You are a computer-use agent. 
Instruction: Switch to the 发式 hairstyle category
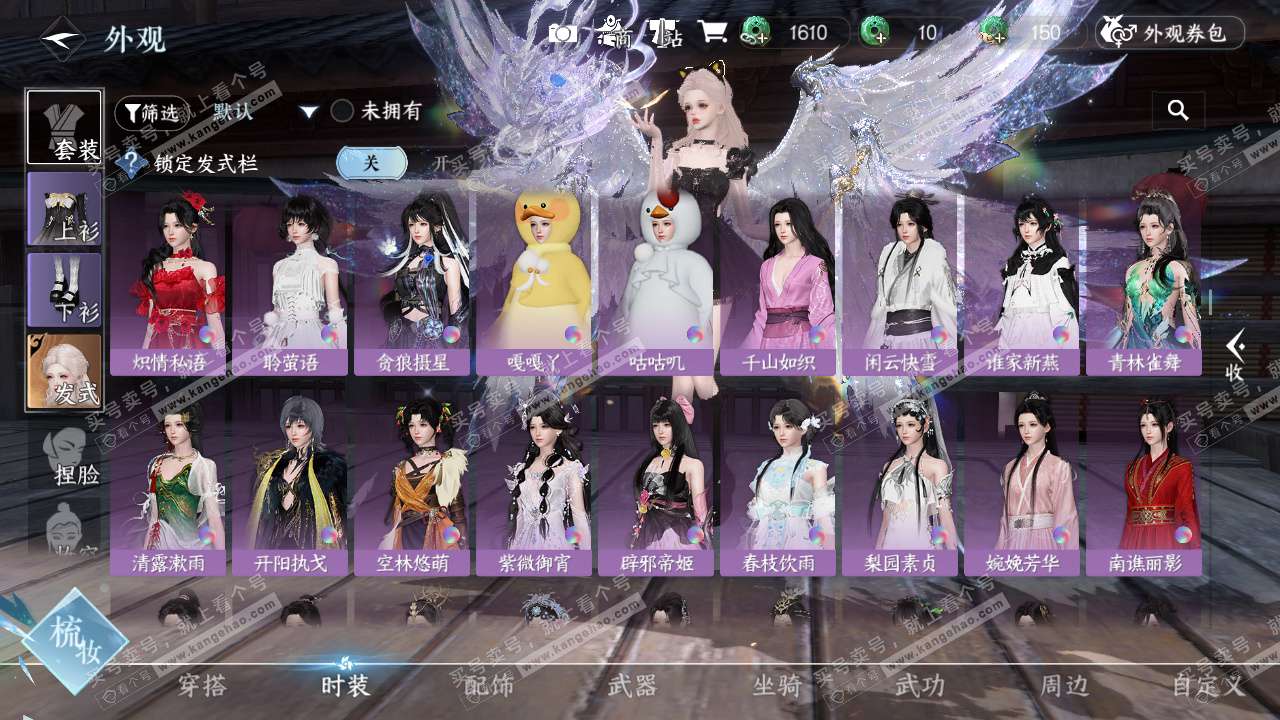coord(65,371)
